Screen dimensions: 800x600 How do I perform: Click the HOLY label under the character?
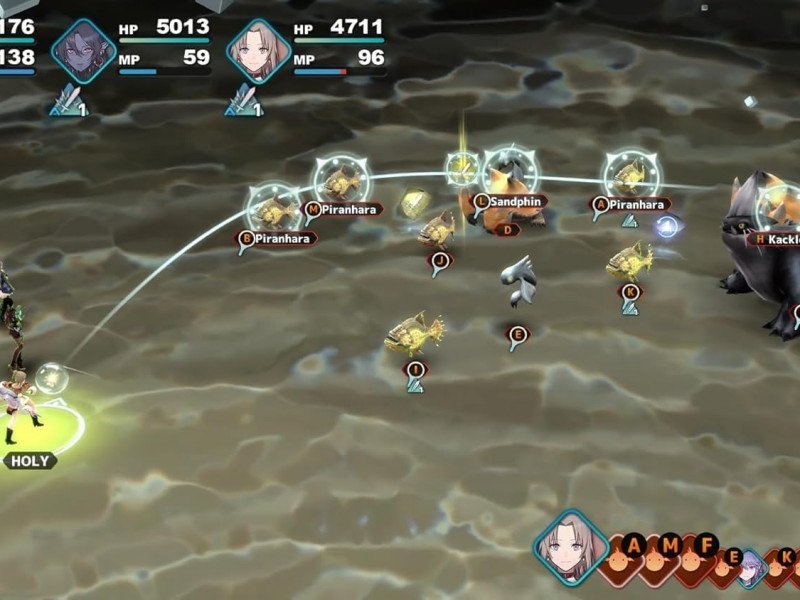coord(29,461)
